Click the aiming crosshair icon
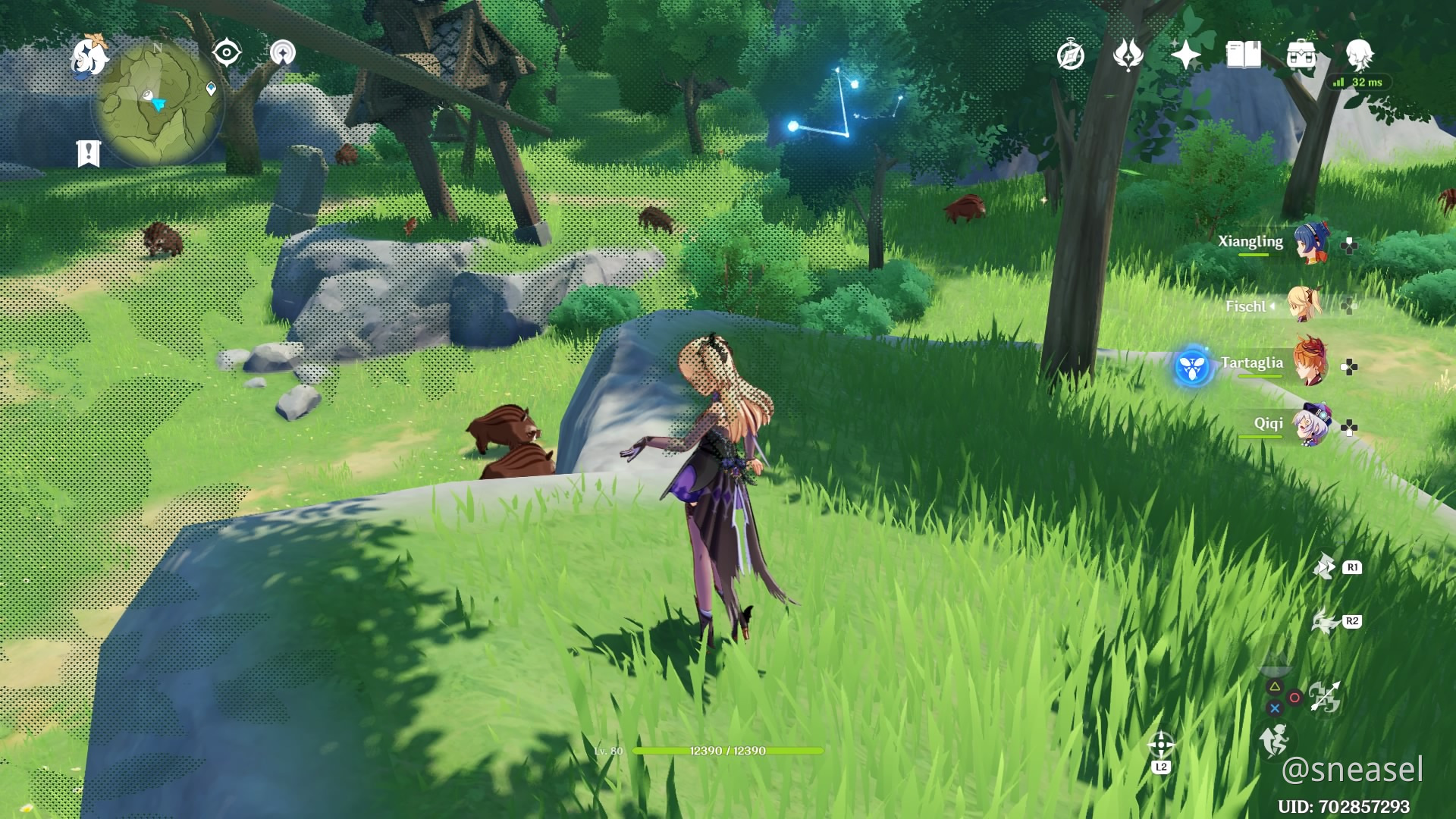The image size is (1456, 819). tap(1161, 745)
